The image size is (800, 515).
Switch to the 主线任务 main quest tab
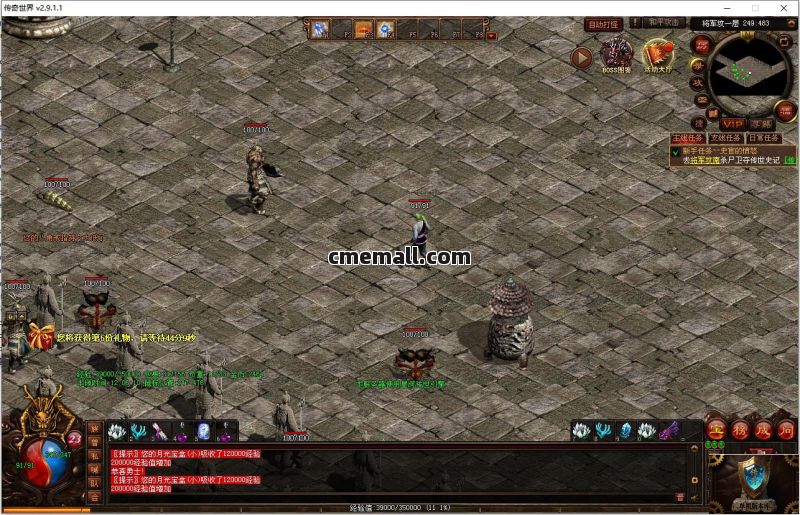point(688,138)
